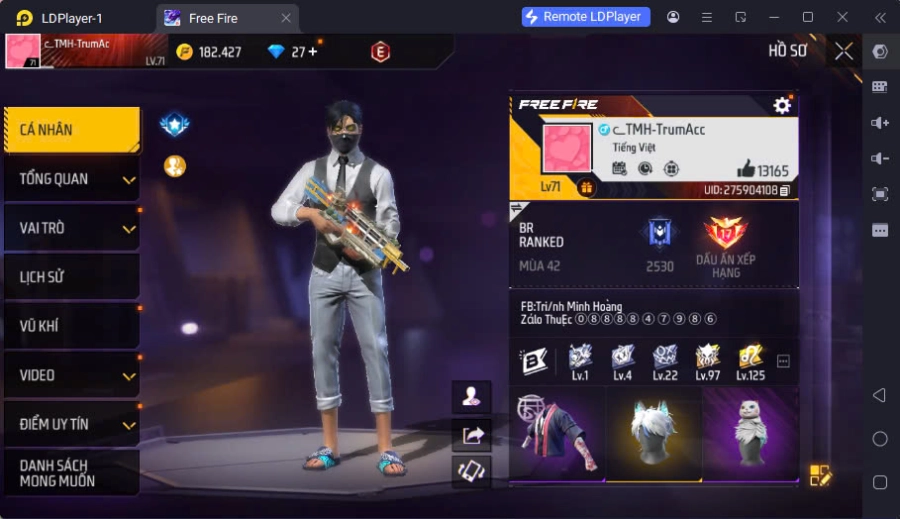Viewport: 900px width, 519px height.
Task: Select the white hair with ears thumbnail
Action: coord(654,435)
